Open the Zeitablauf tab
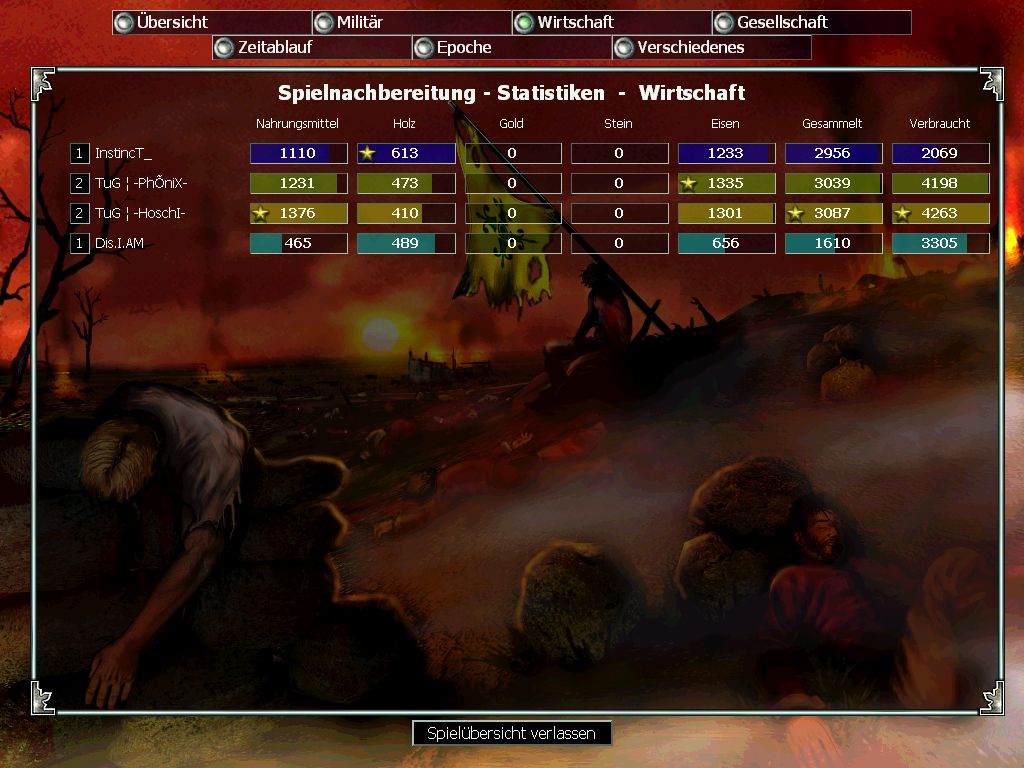 (x=311, y=47)
